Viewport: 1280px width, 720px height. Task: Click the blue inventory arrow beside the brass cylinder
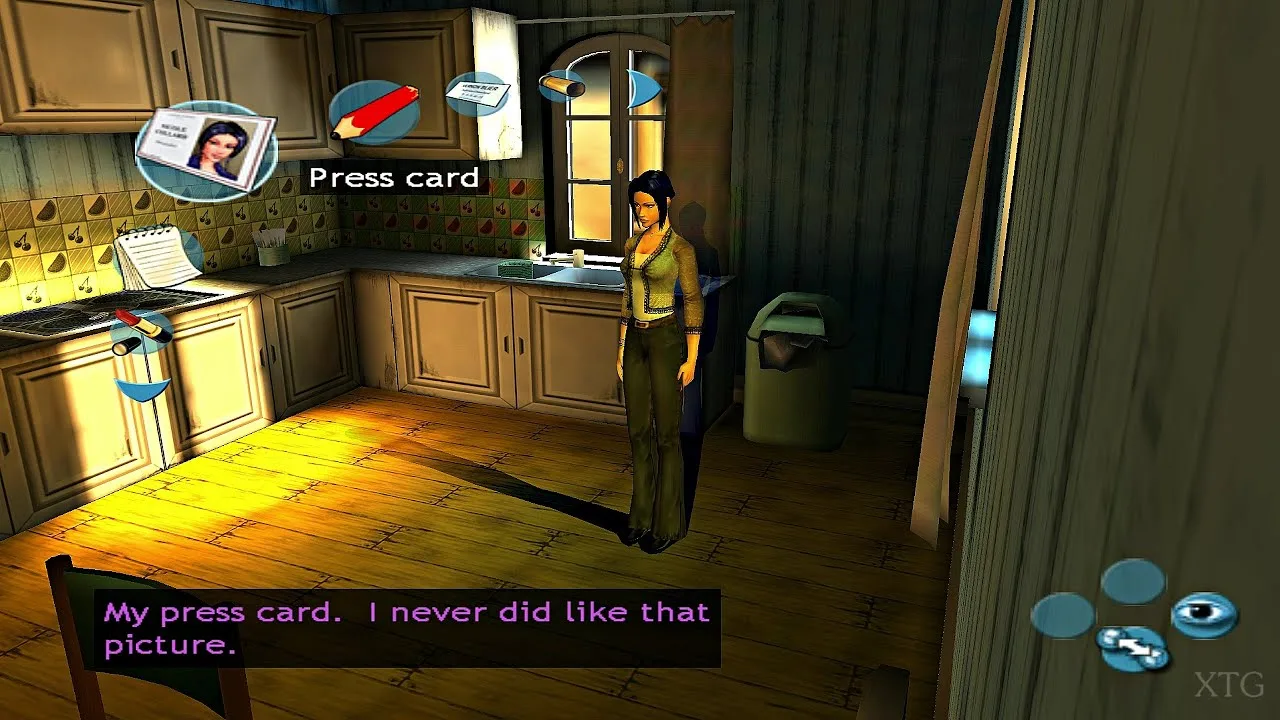(x=645, y=88)
